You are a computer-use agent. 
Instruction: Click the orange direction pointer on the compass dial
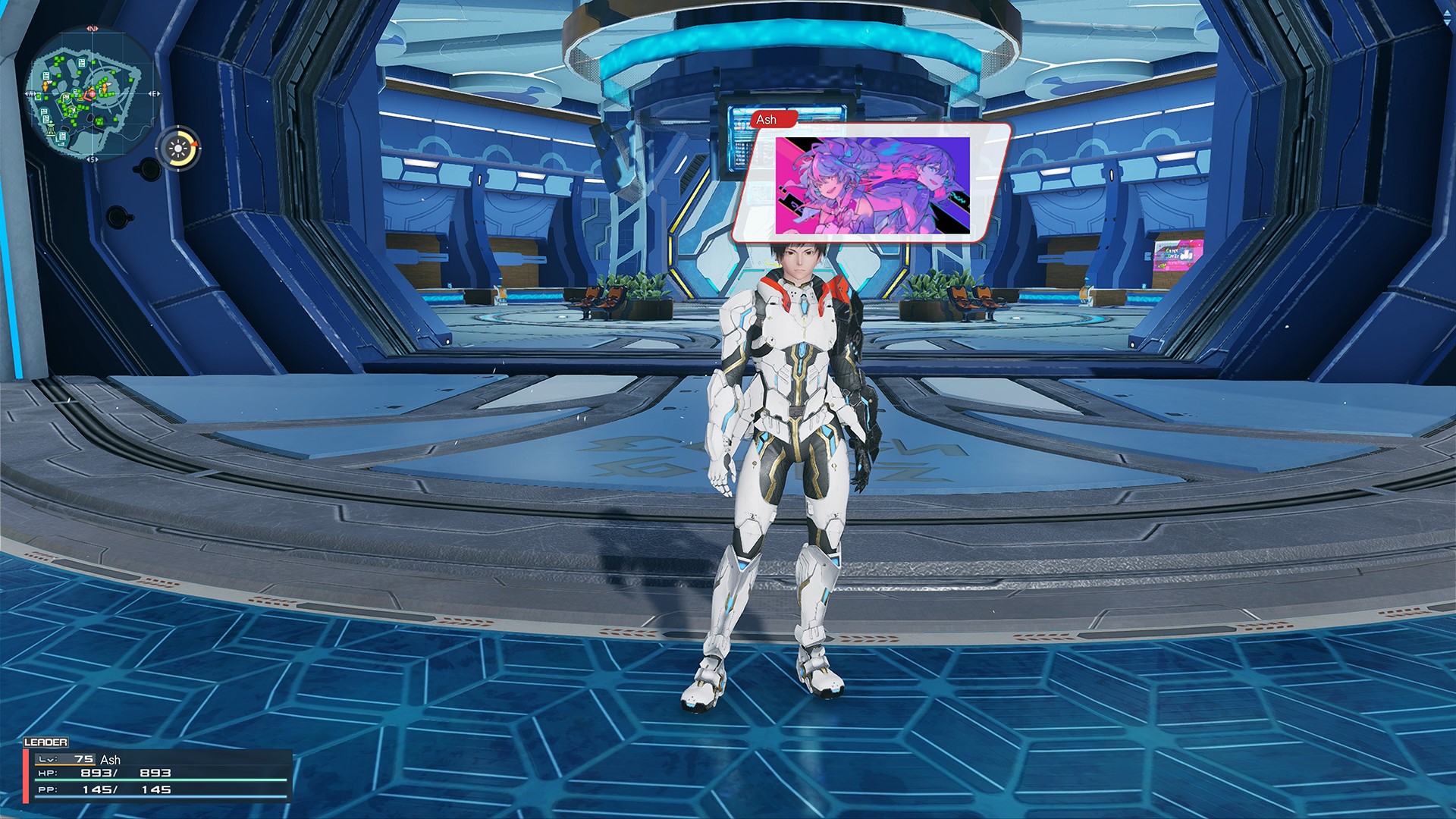coord(196,143)
